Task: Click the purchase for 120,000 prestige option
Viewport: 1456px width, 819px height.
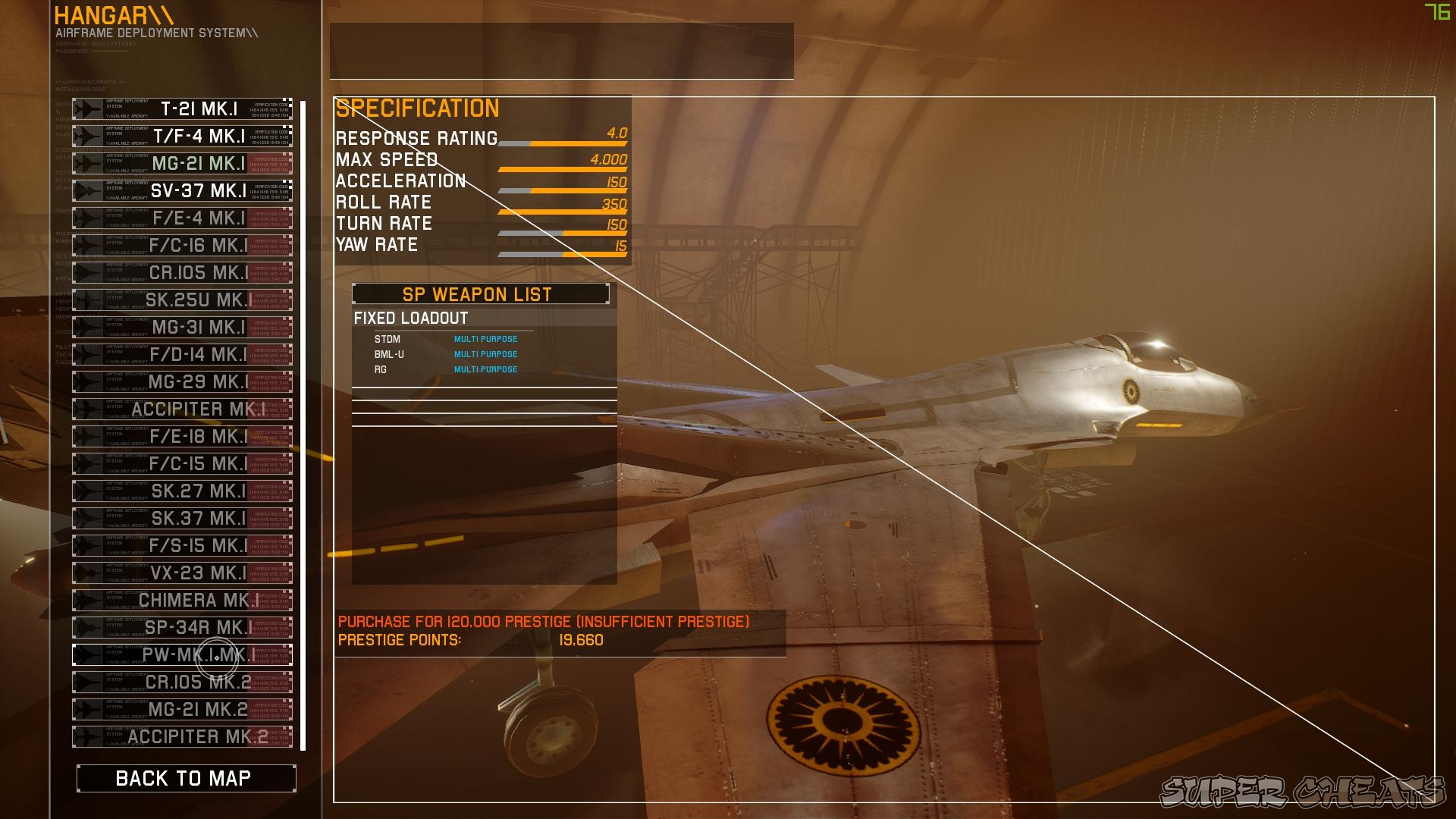Action: pyautogui.click(x=543, y=620)
